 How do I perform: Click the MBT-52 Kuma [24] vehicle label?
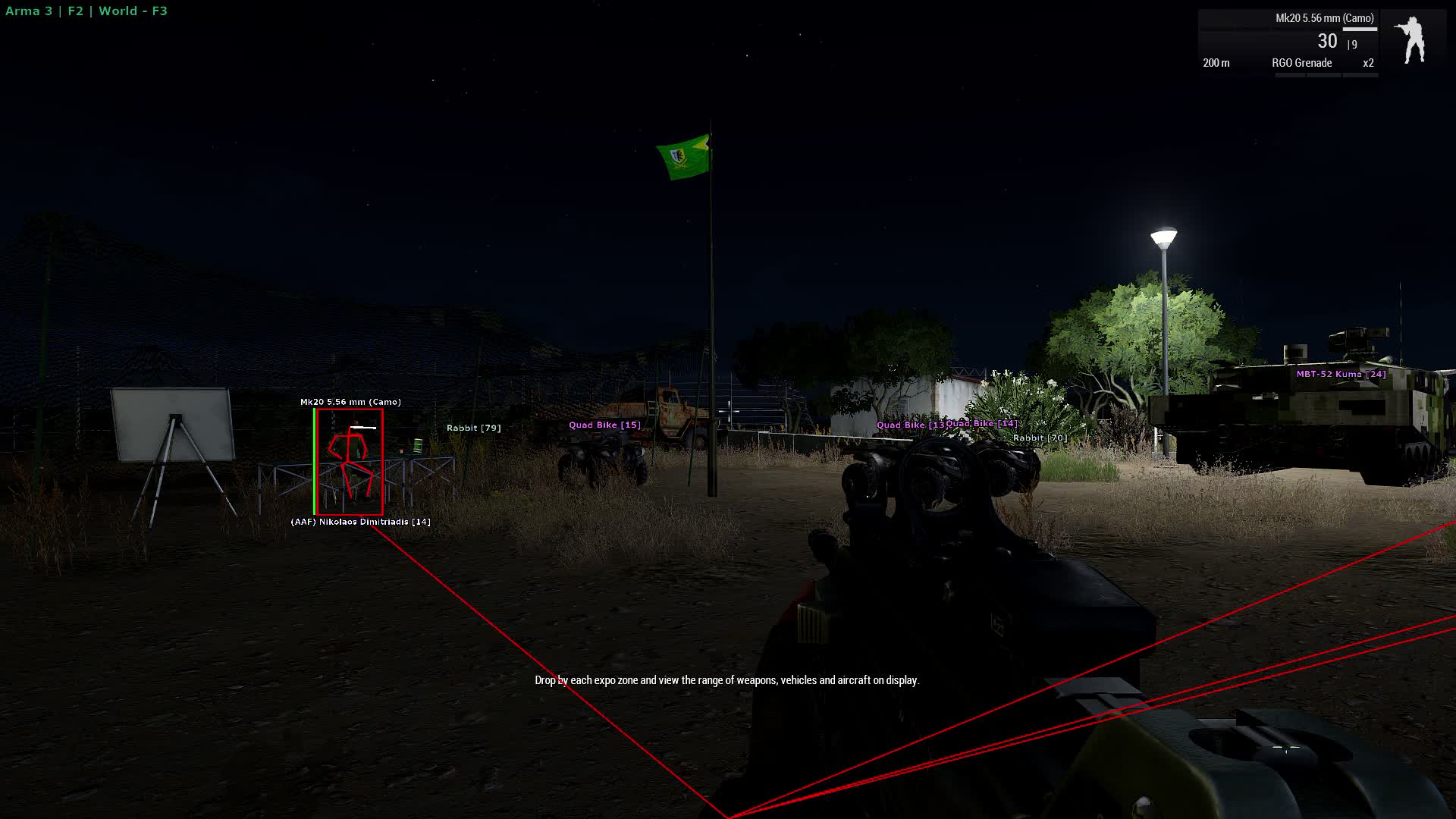pyautogui.click(x=1340, y=373)
